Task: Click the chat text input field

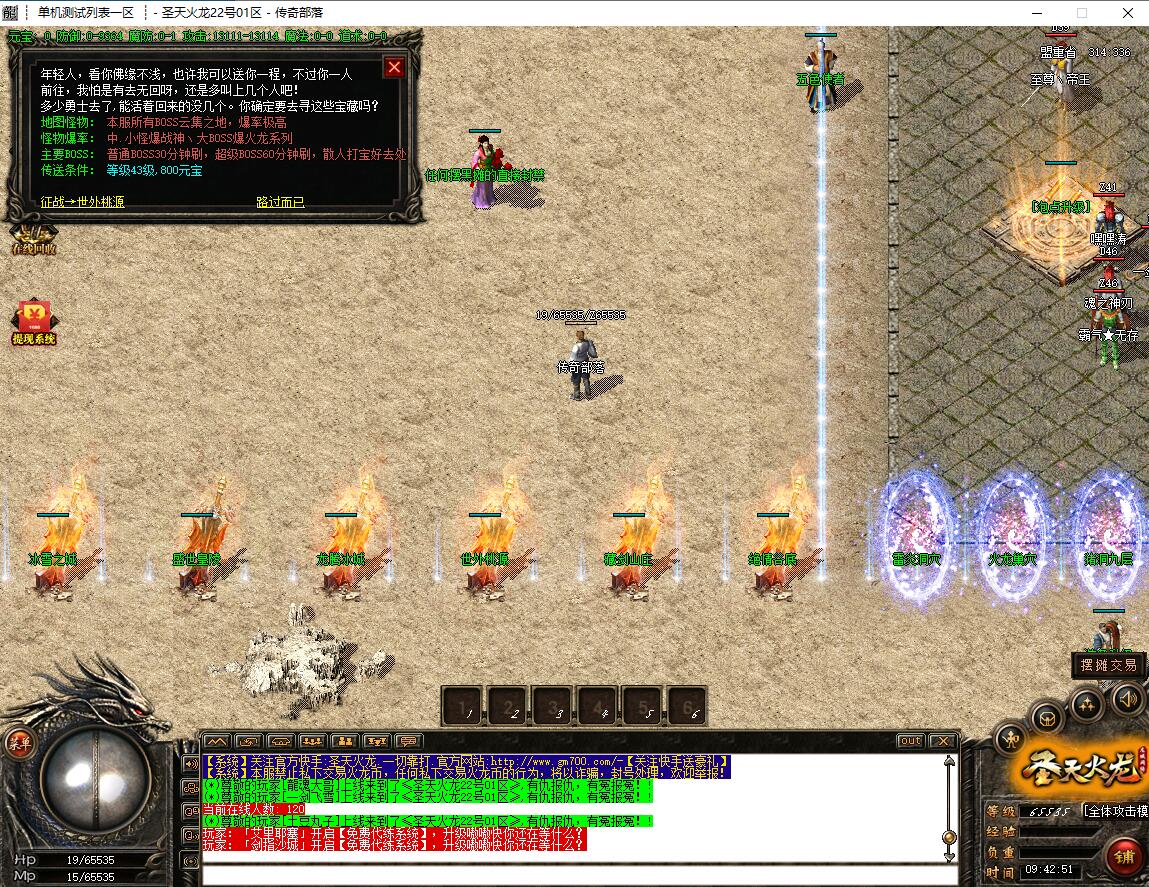Action: [x=575, y=875]
